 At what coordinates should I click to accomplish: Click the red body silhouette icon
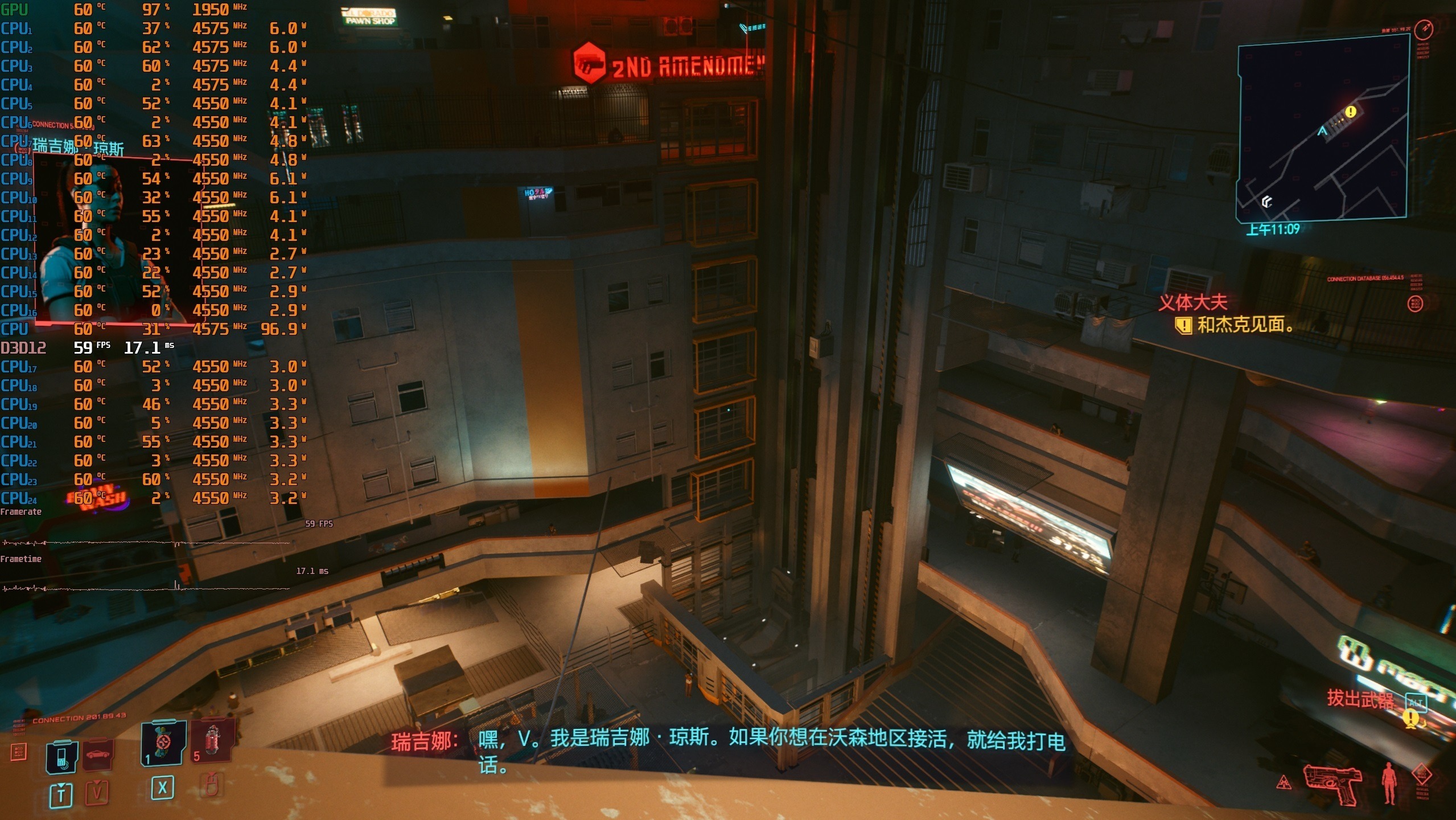(x=1389, y=783)
